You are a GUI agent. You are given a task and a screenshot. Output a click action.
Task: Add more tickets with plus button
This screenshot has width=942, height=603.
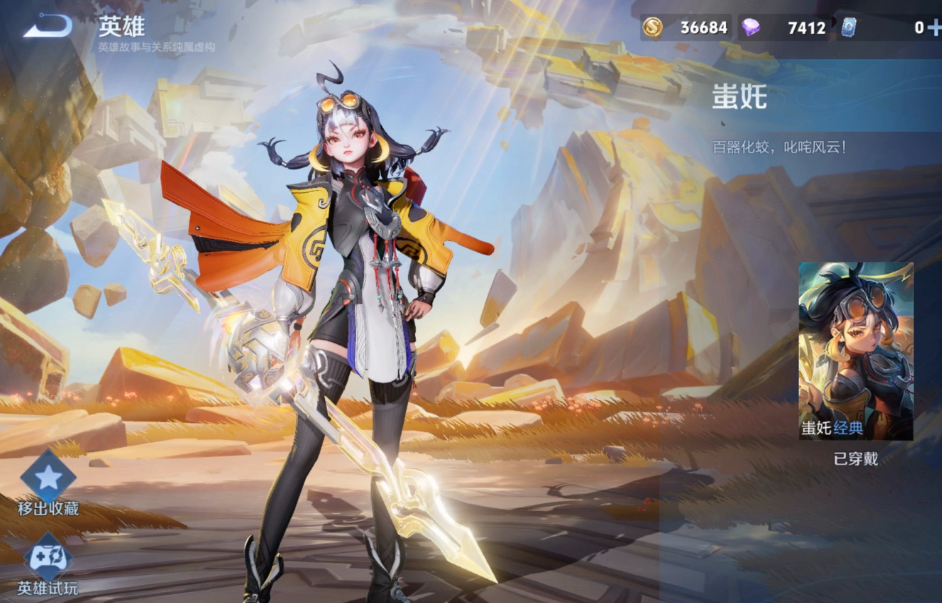(x=934, y=27)
